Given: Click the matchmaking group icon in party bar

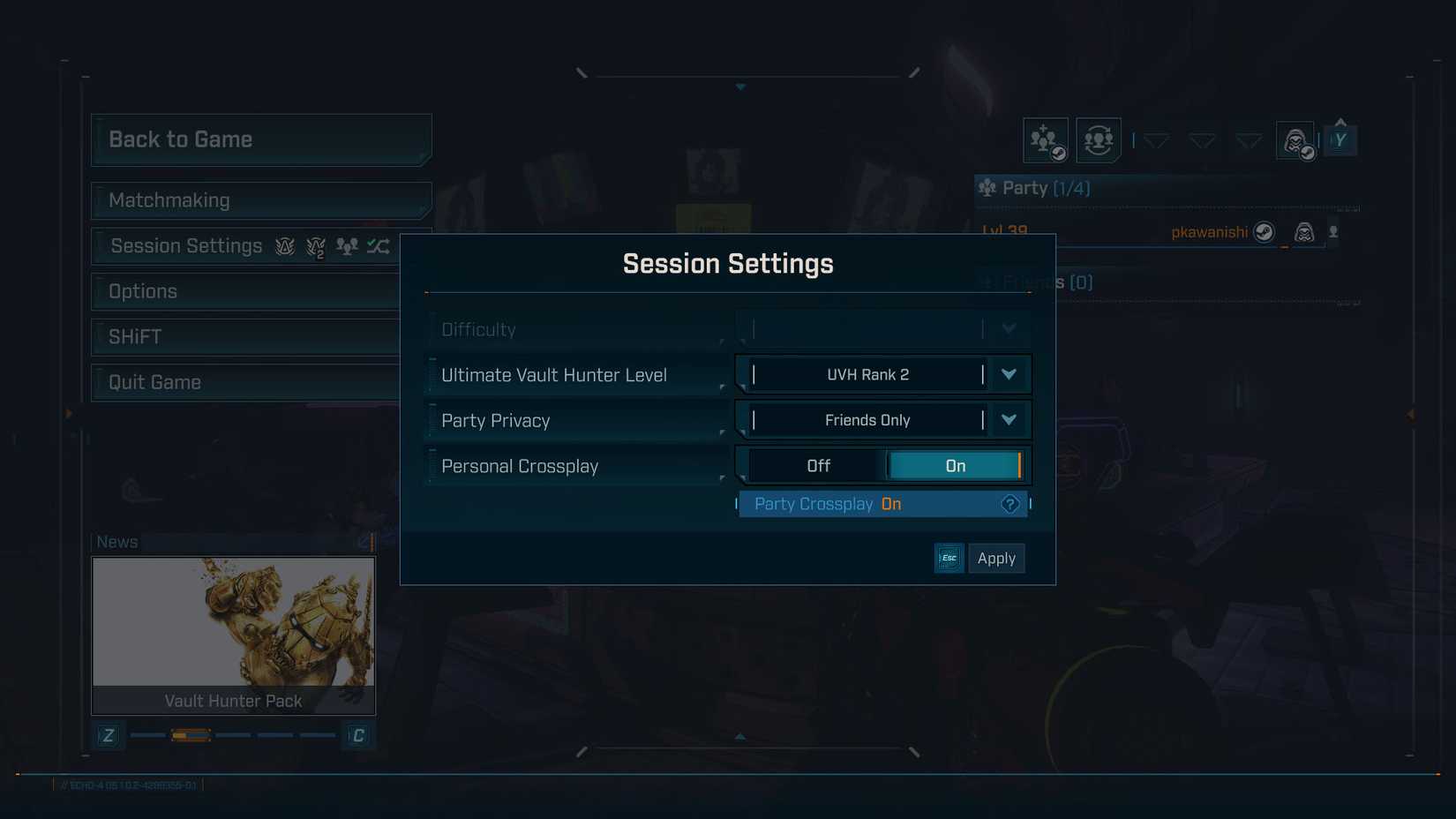Looking at the screenshot, I should [x=1097, y=139].
